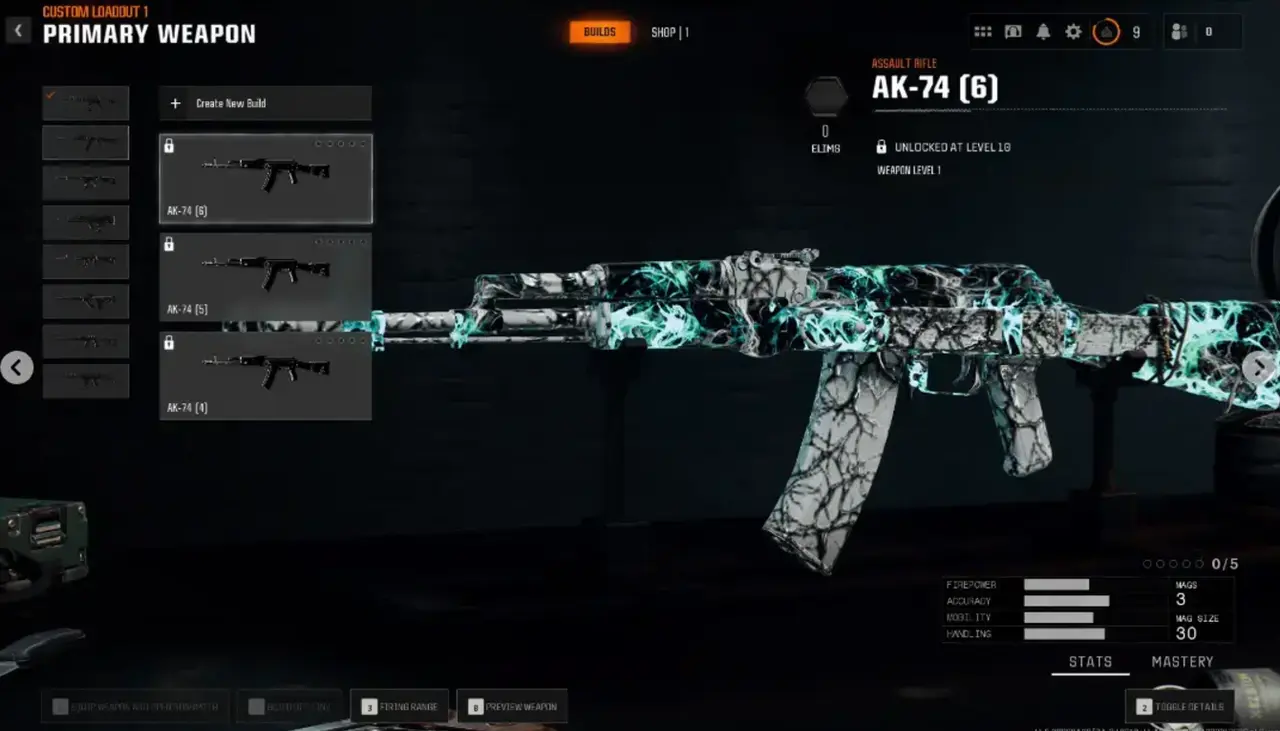Select the app grid icon in top bar
The image size is (1280, 731).
[x=982, y=31]
